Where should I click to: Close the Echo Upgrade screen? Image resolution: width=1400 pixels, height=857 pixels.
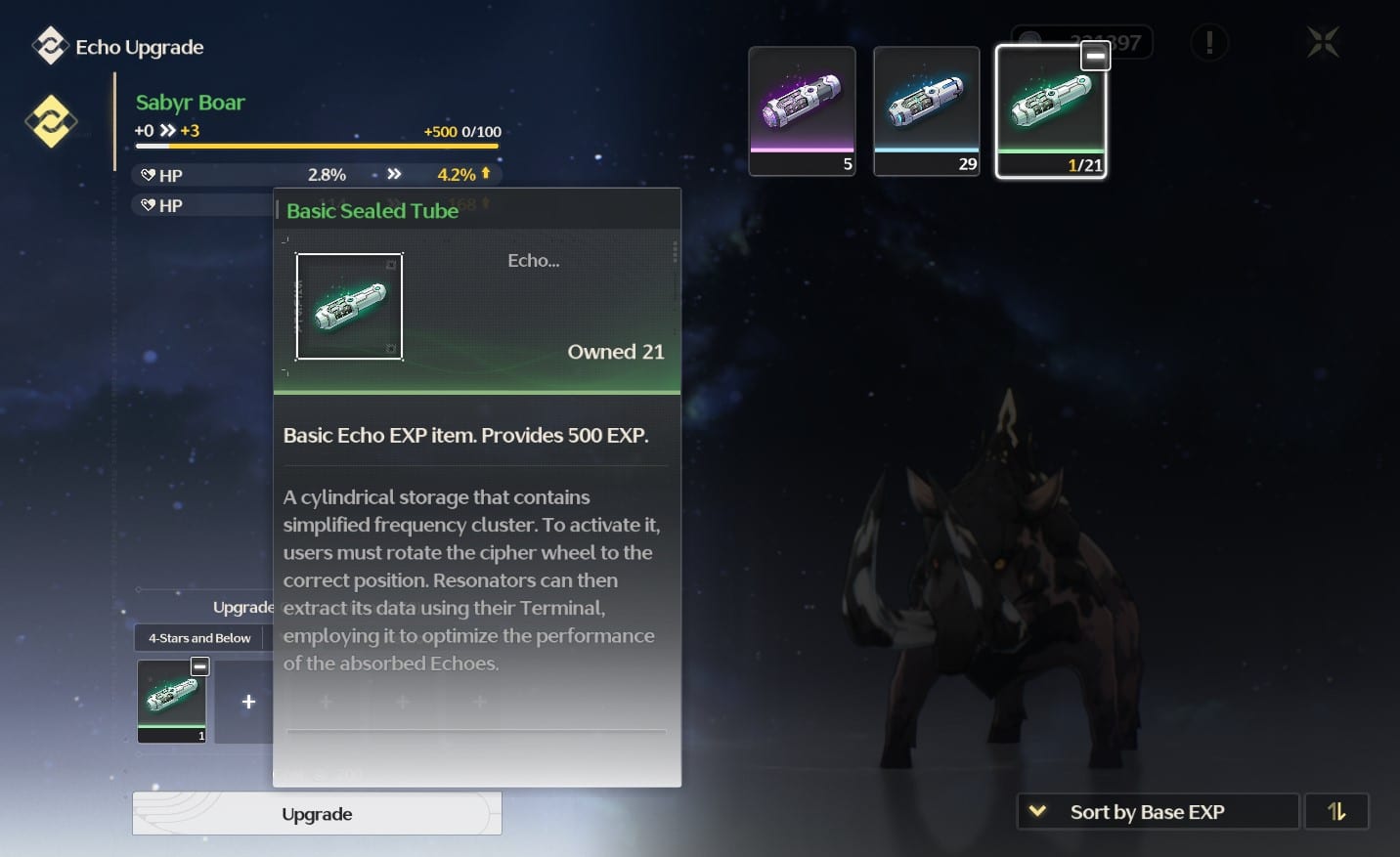(1323, 43)
